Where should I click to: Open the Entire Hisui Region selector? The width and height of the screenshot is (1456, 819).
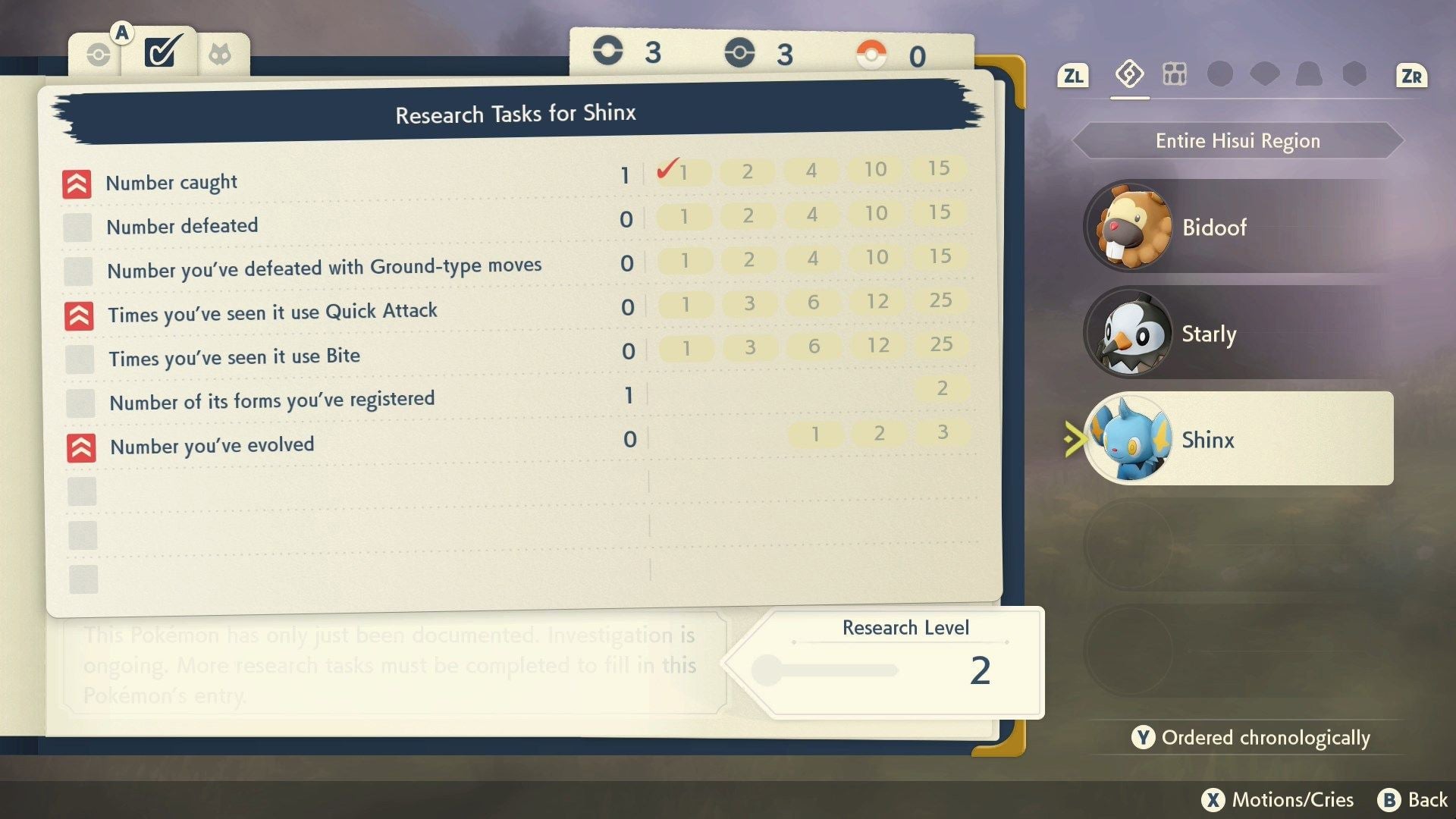1237,140
